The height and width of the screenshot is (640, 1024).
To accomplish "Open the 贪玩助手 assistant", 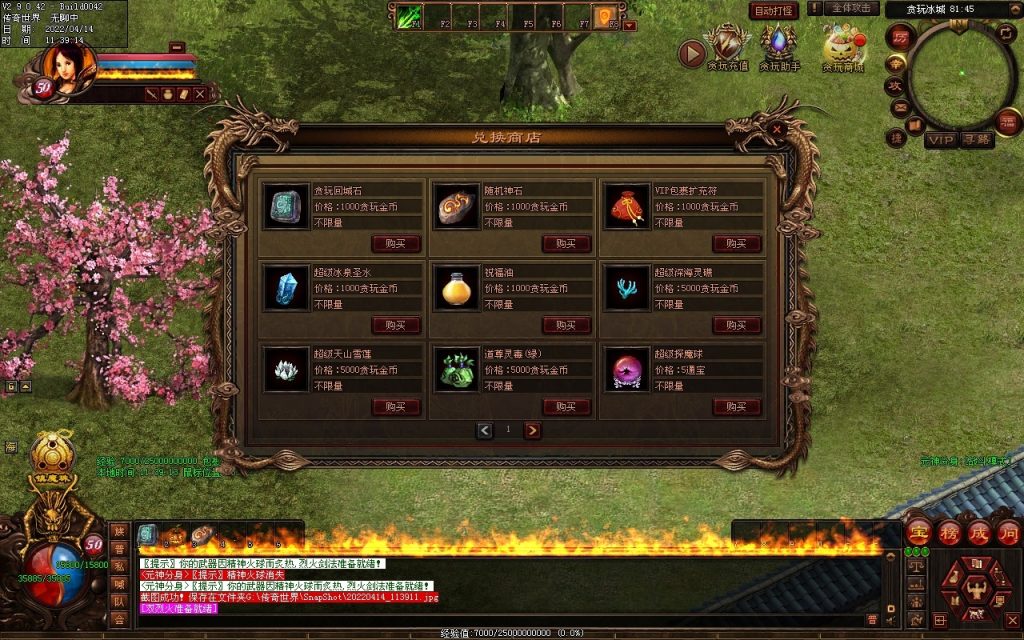I will [x=779, y=48].
